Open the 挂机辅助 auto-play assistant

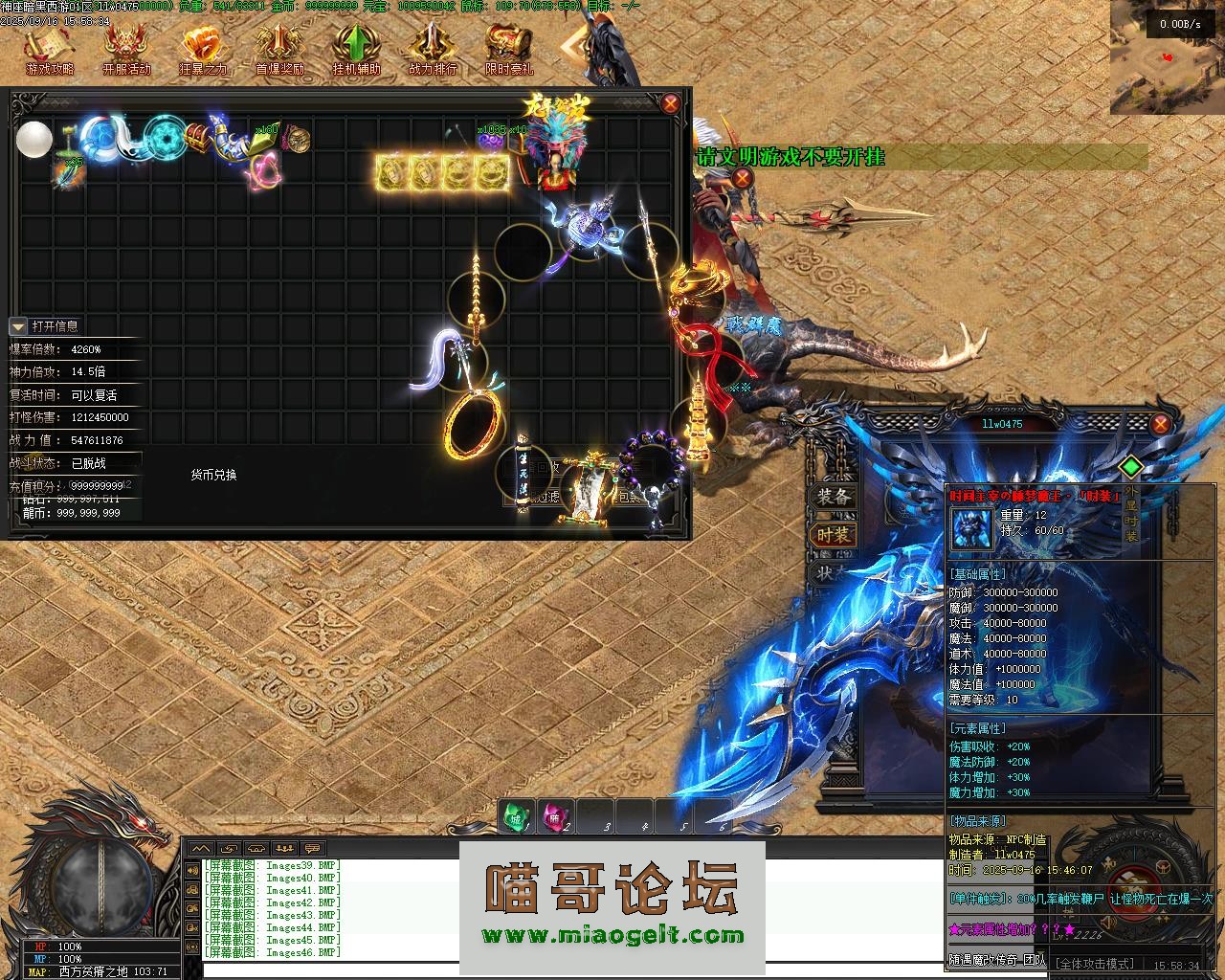click(x=356, y=48)
